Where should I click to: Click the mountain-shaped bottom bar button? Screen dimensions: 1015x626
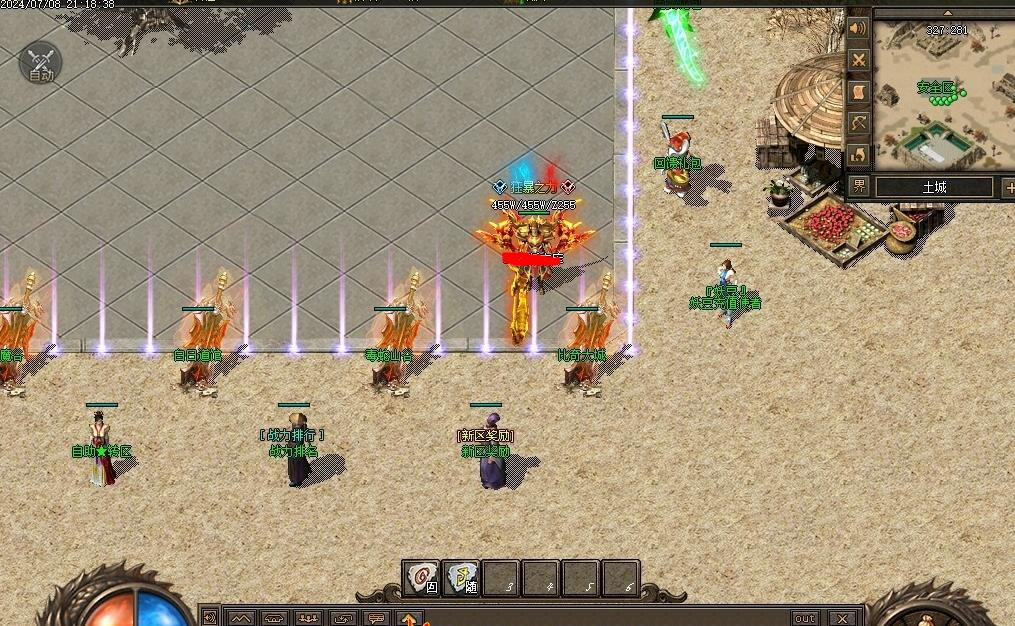coord(242,618)
